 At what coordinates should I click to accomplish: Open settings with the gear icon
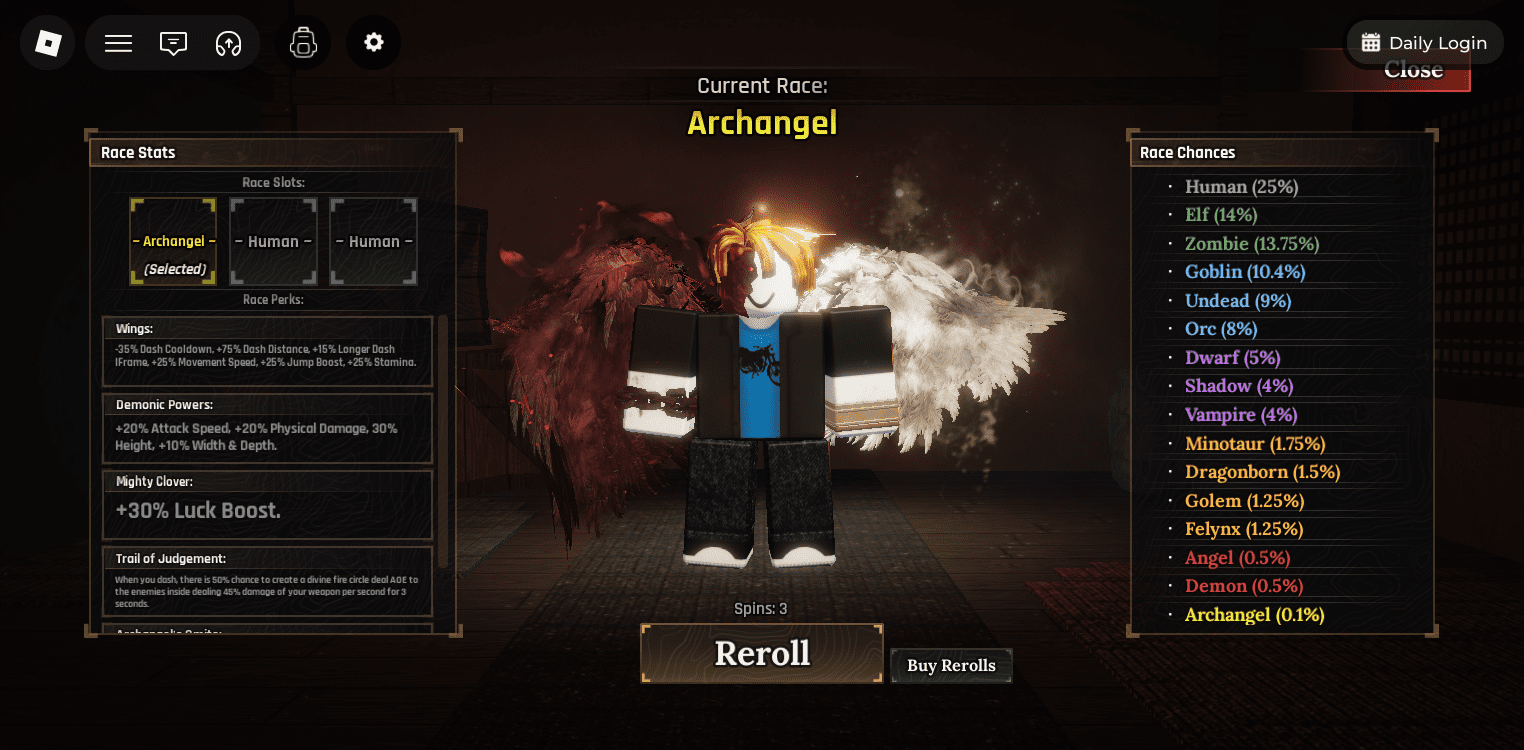coord(374,43)
